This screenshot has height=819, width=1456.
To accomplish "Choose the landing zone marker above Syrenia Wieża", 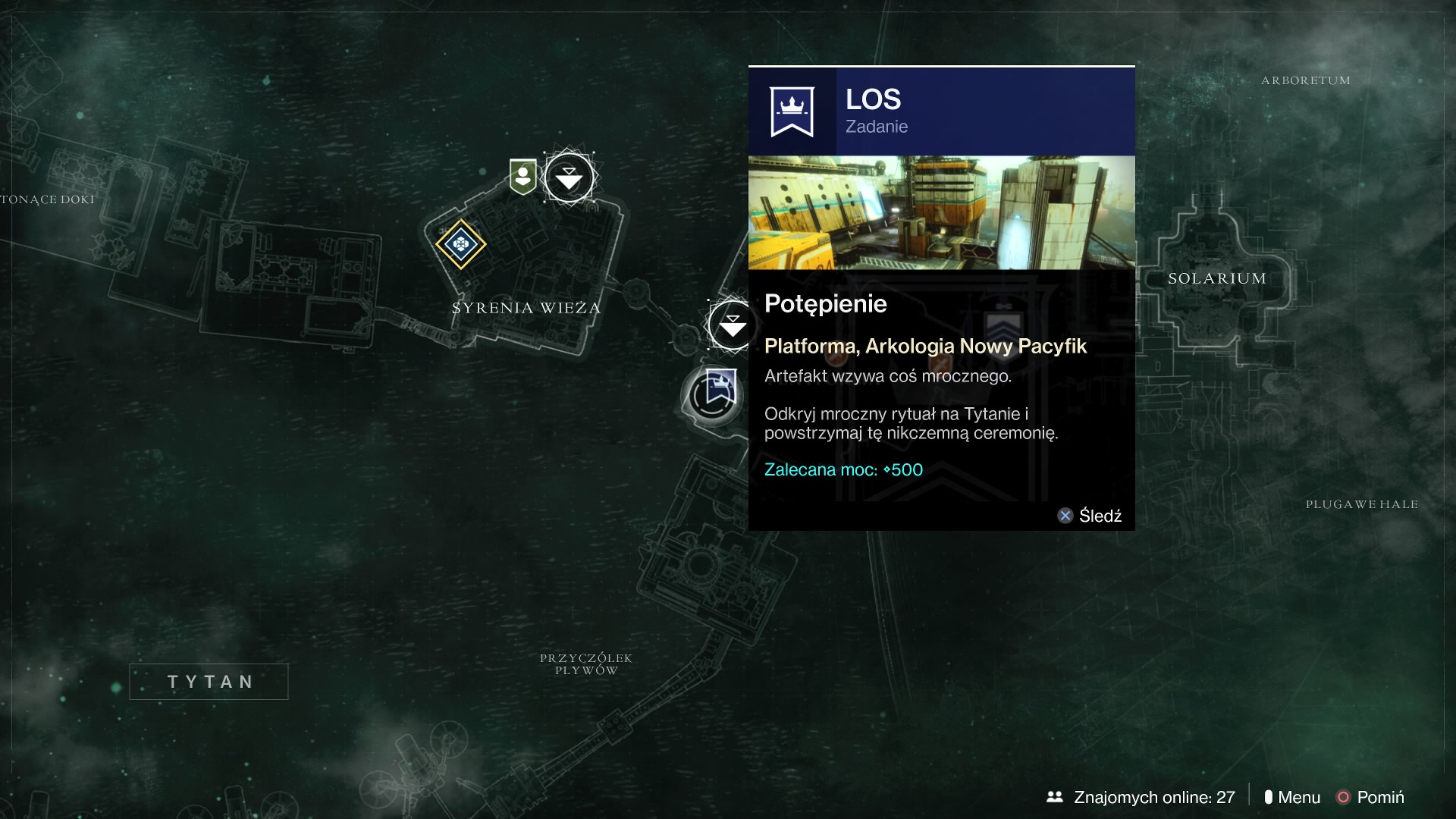I will click(x=570, y=178).
